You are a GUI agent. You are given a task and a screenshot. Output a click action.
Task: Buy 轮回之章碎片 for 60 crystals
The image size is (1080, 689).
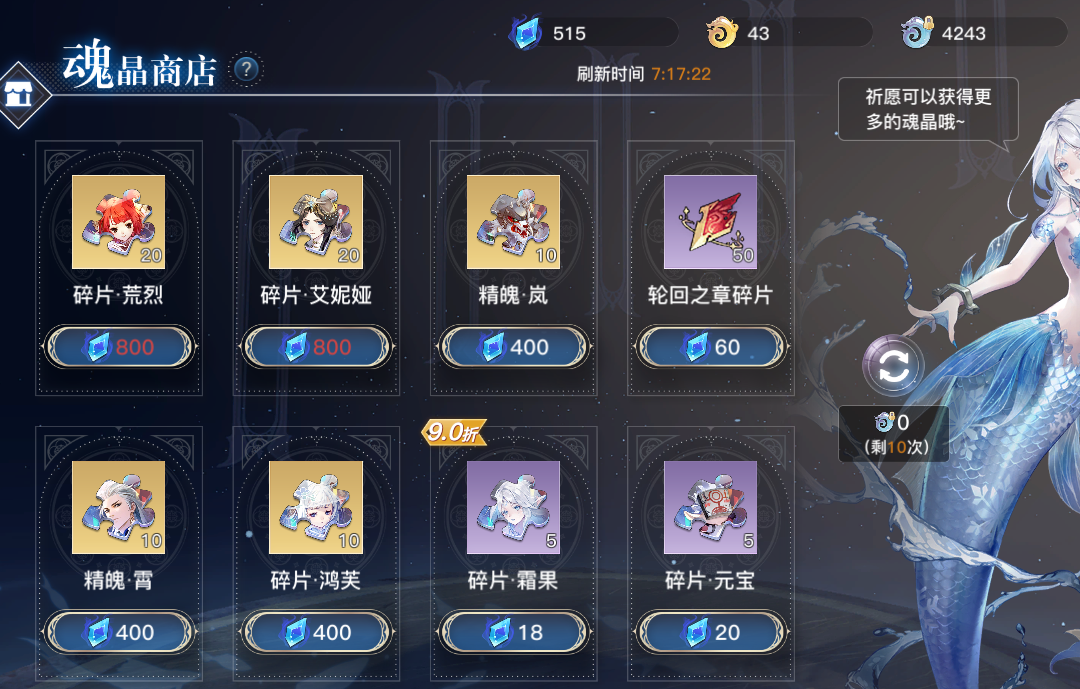coord(710,347)
